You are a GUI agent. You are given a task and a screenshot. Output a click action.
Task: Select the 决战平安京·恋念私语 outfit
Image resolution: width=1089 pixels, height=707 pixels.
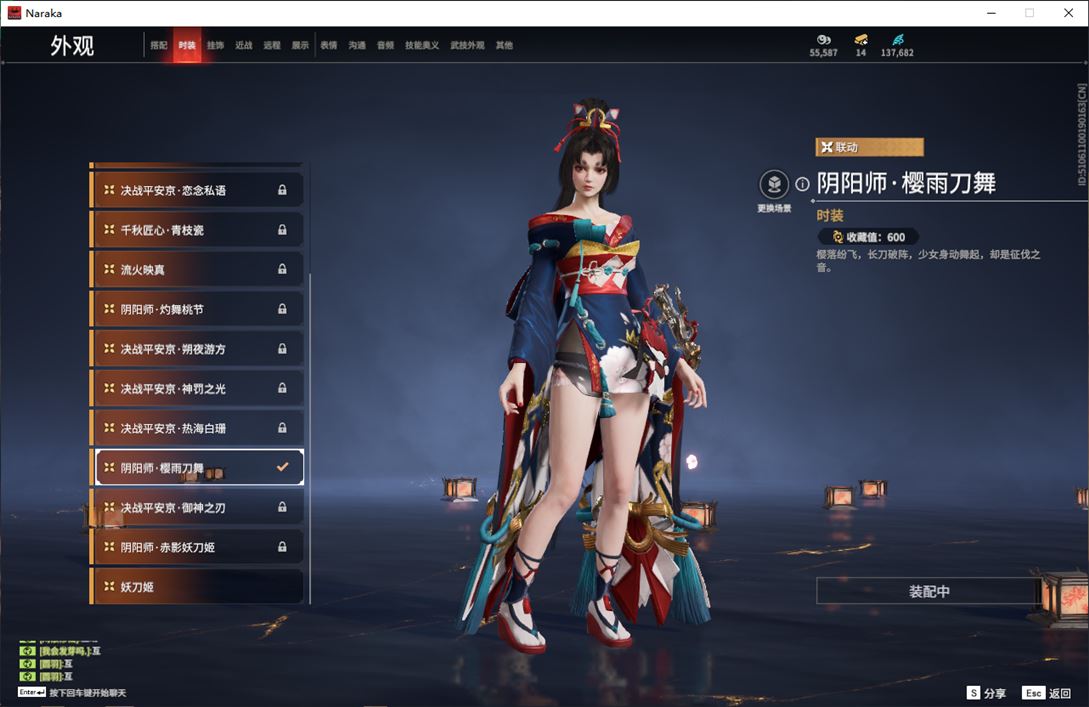pyautogui.click(x=197, y=190)
